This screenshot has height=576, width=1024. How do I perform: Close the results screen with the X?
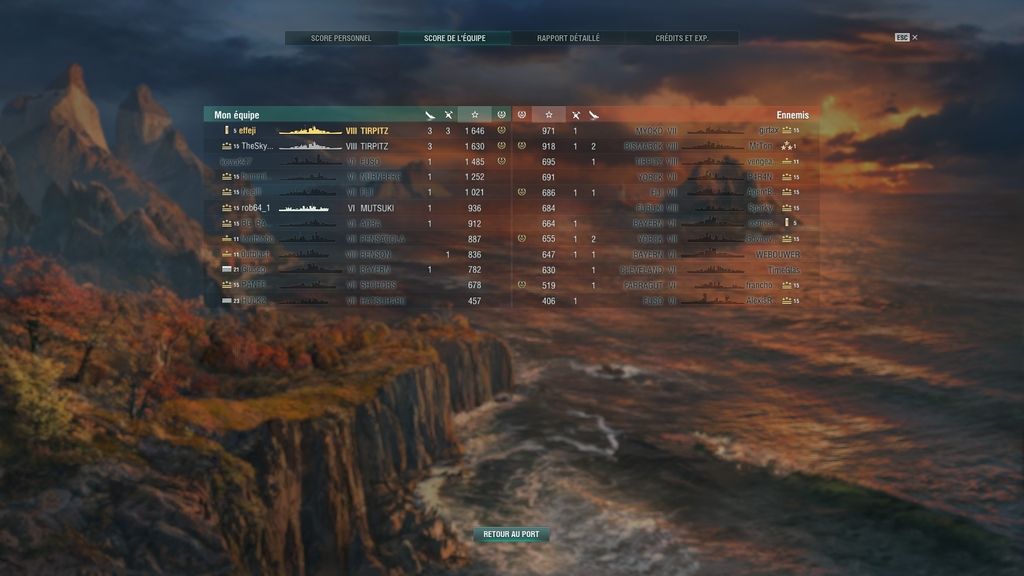pyautogui.click(x=914, y=38)
